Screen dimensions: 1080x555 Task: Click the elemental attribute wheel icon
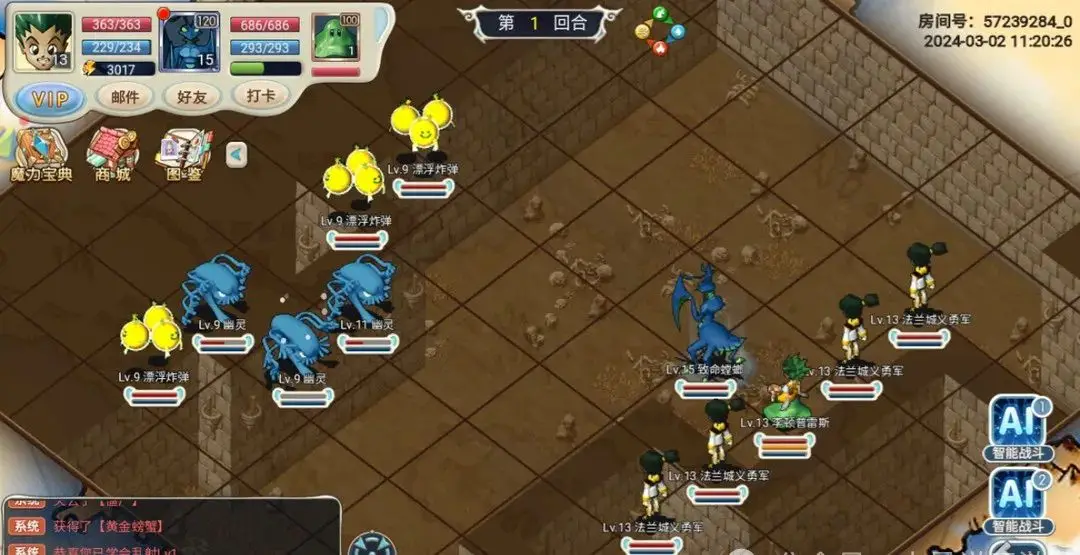pyautogui.click(x=660, y=30)
